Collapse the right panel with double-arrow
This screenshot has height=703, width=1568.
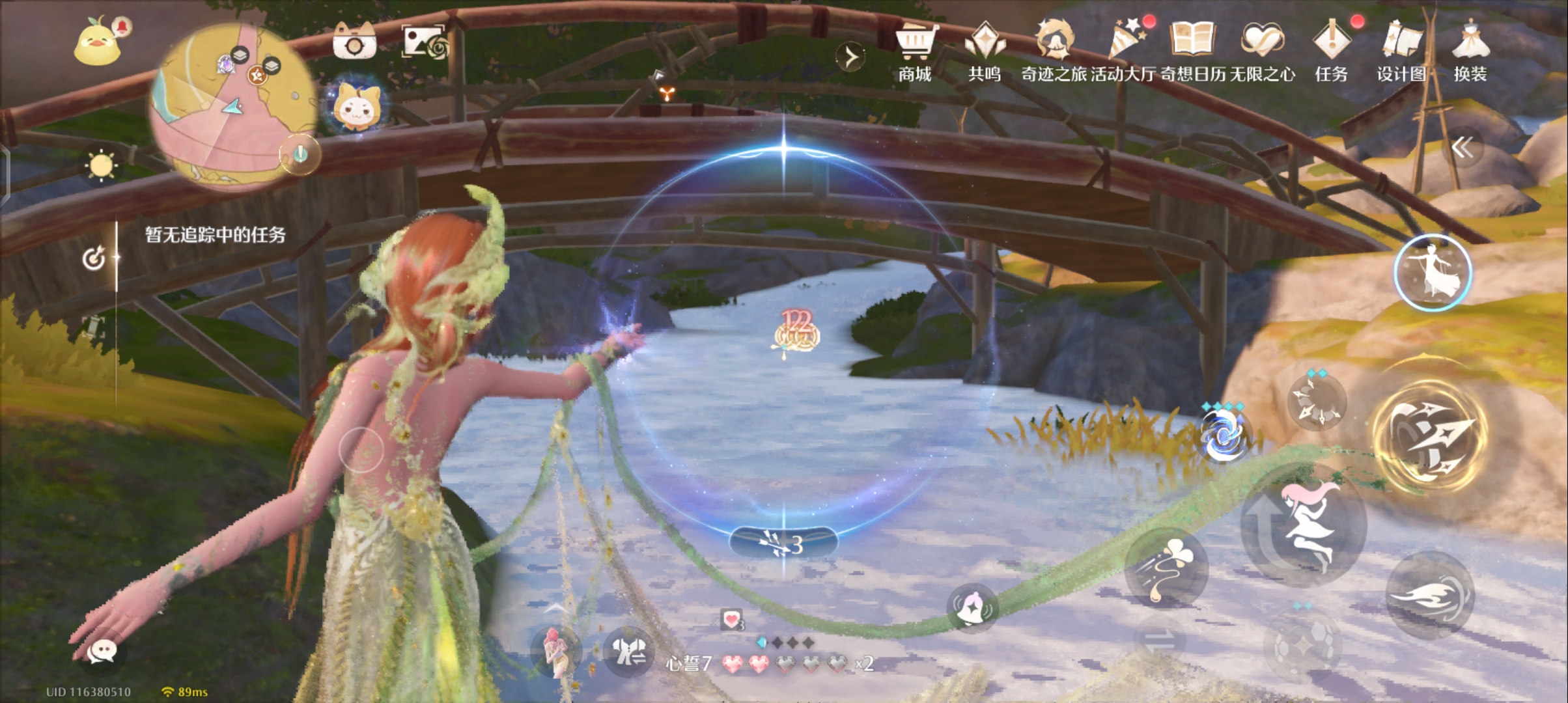click(1463, 148)
